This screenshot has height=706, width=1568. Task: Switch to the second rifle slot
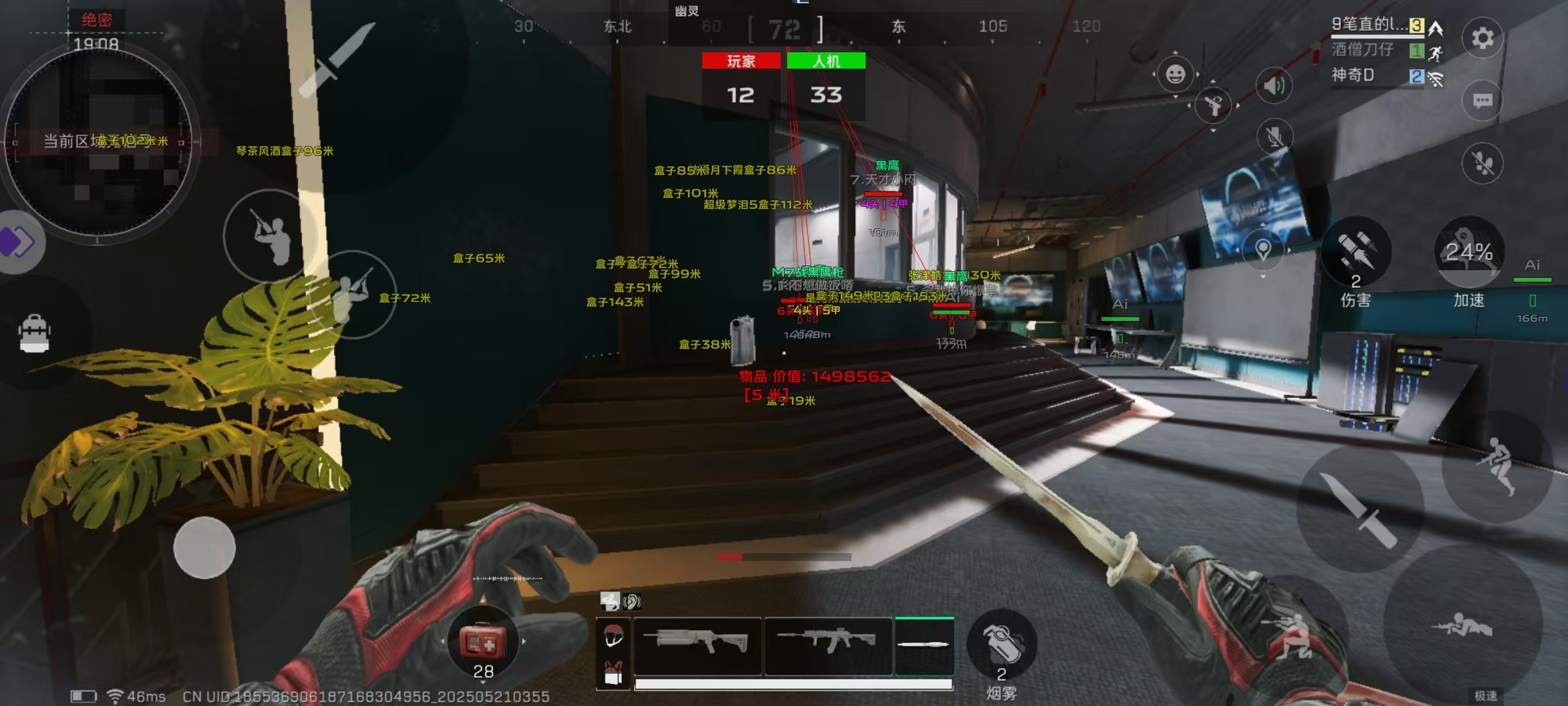coord(828,645)
